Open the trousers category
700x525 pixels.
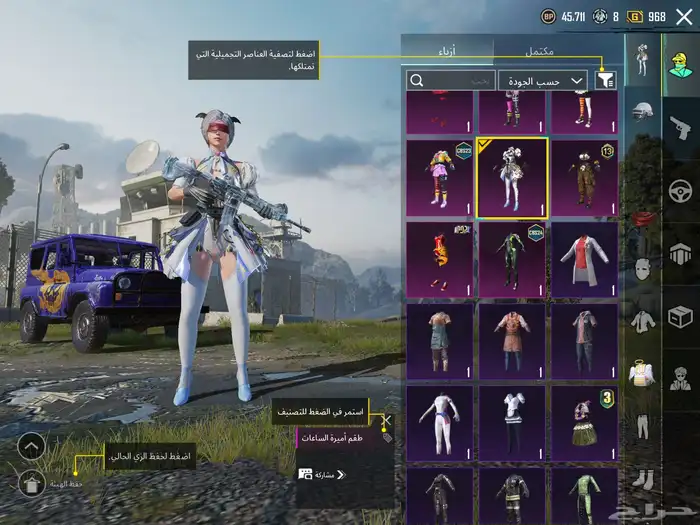[x=642, y=427]
